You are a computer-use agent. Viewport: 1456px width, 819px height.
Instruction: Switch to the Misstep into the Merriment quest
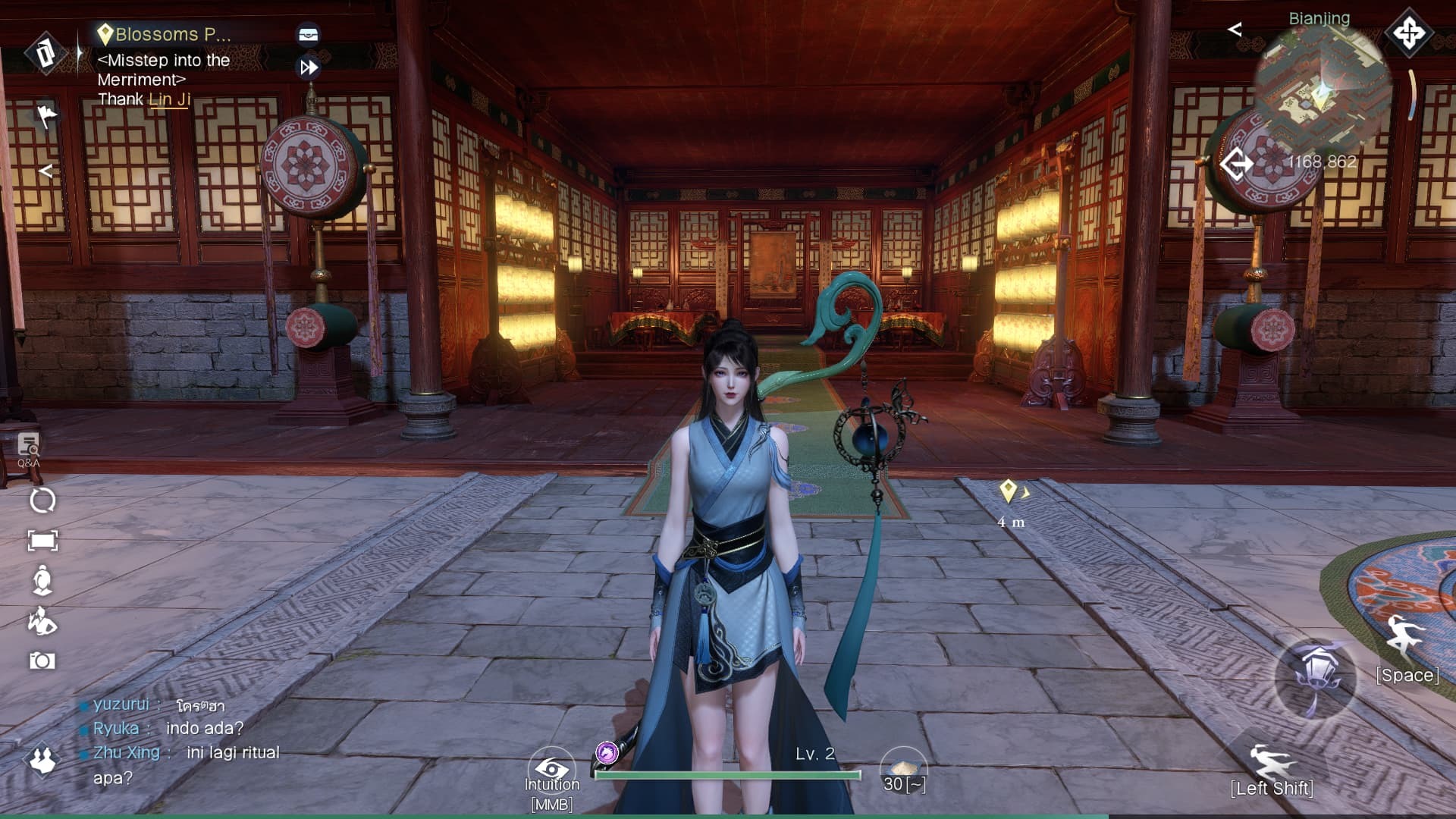point(165,69)
